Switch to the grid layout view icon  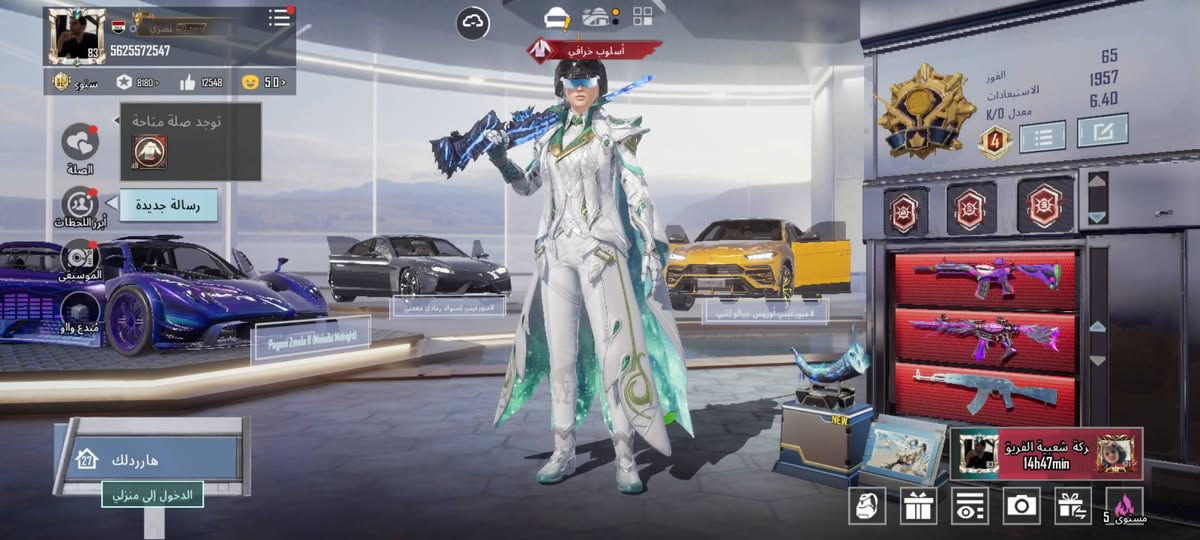tap(642, 15)
